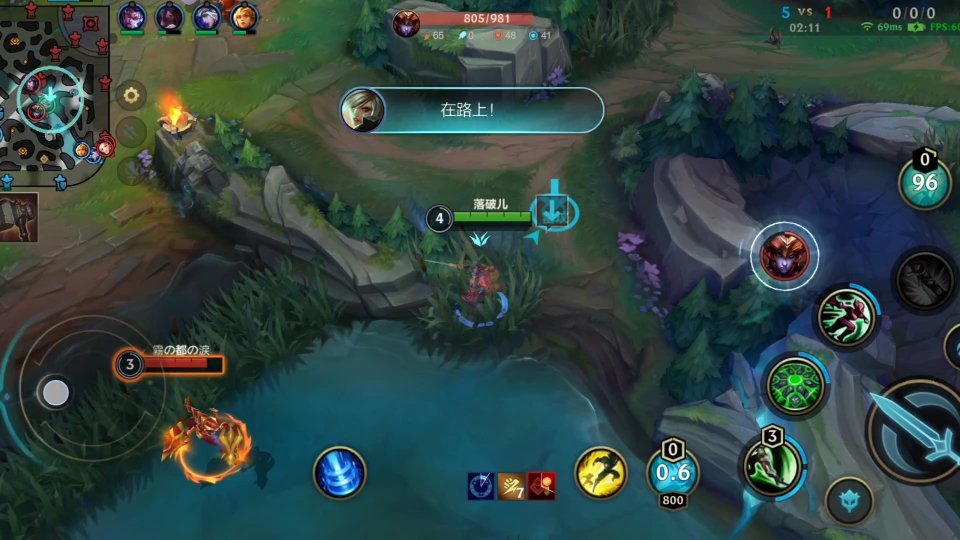Select the first ally portrait in the team row
The height and width of the screenshot is (540, 960).
132,17
